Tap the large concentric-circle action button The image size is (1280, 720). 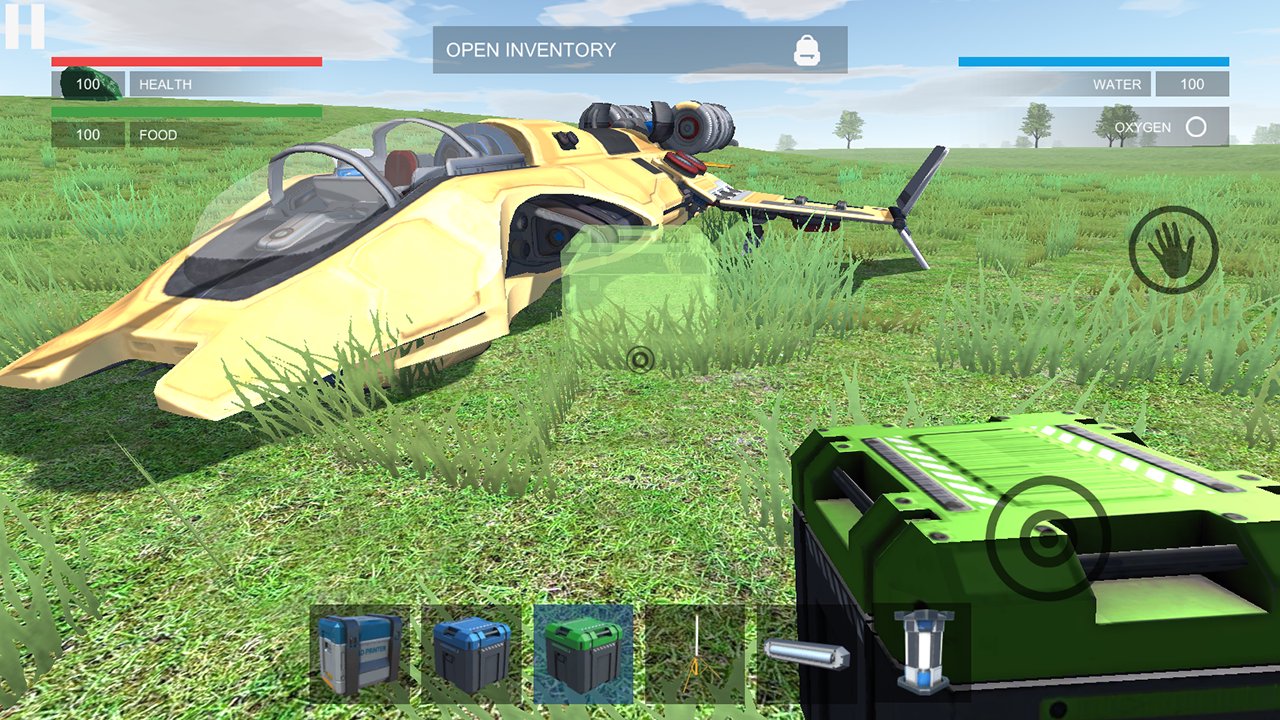[x=1047, y=538]
